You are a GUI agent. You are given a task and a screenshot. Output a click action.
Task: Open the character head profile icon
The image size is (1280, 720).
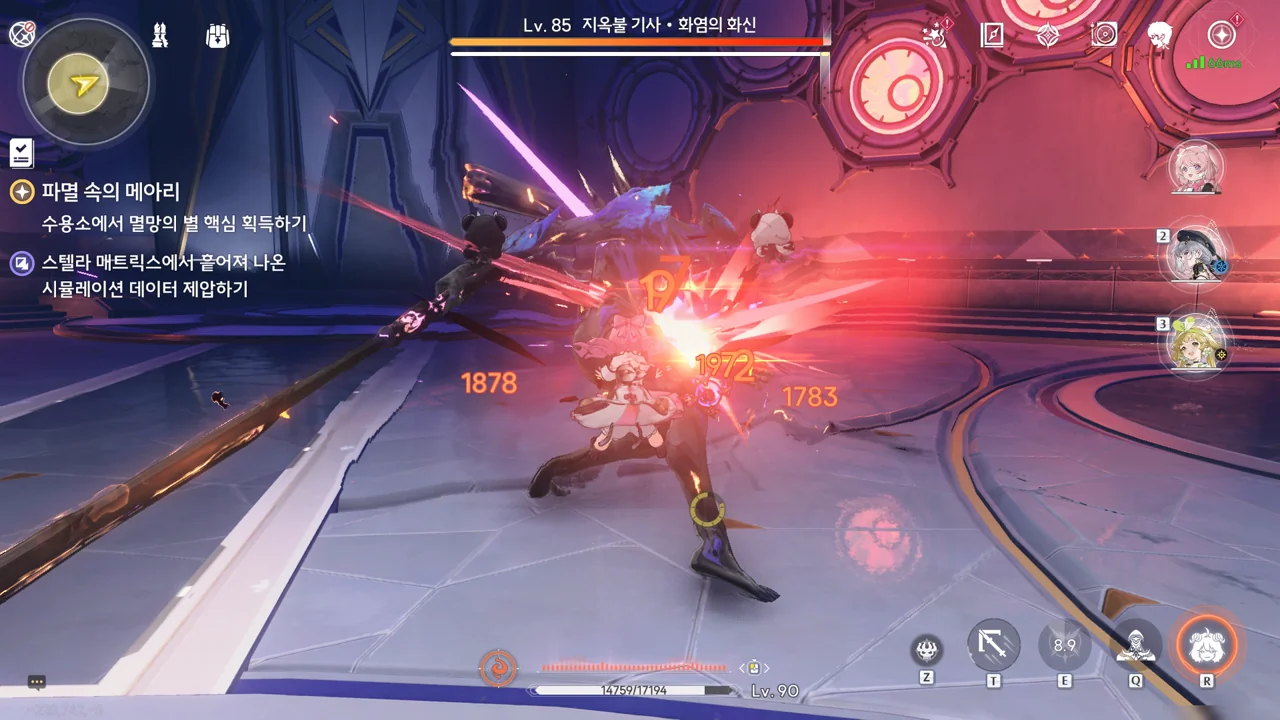click(x=1160, y=36)
